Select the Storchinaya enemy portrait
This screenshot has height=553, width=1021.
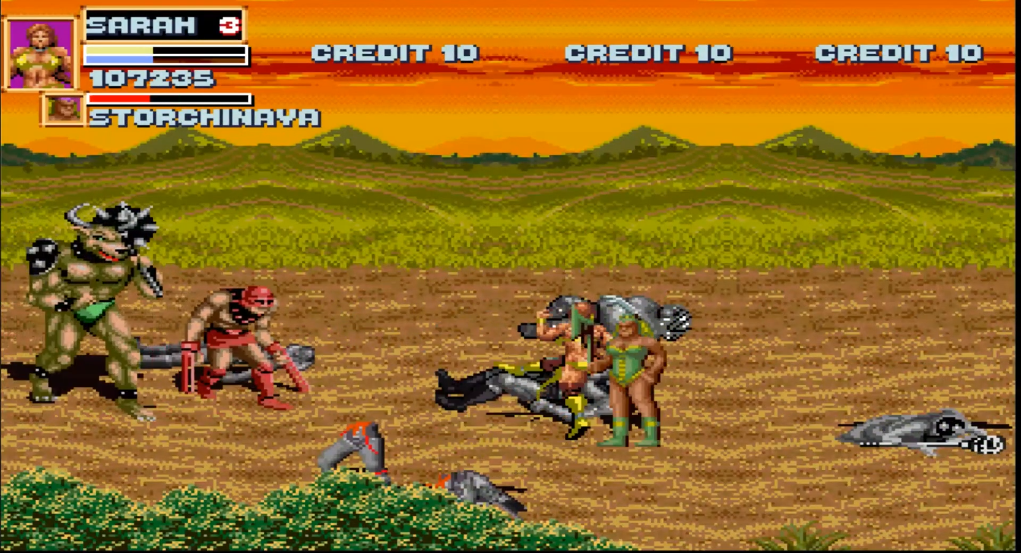tap(63, 110)
